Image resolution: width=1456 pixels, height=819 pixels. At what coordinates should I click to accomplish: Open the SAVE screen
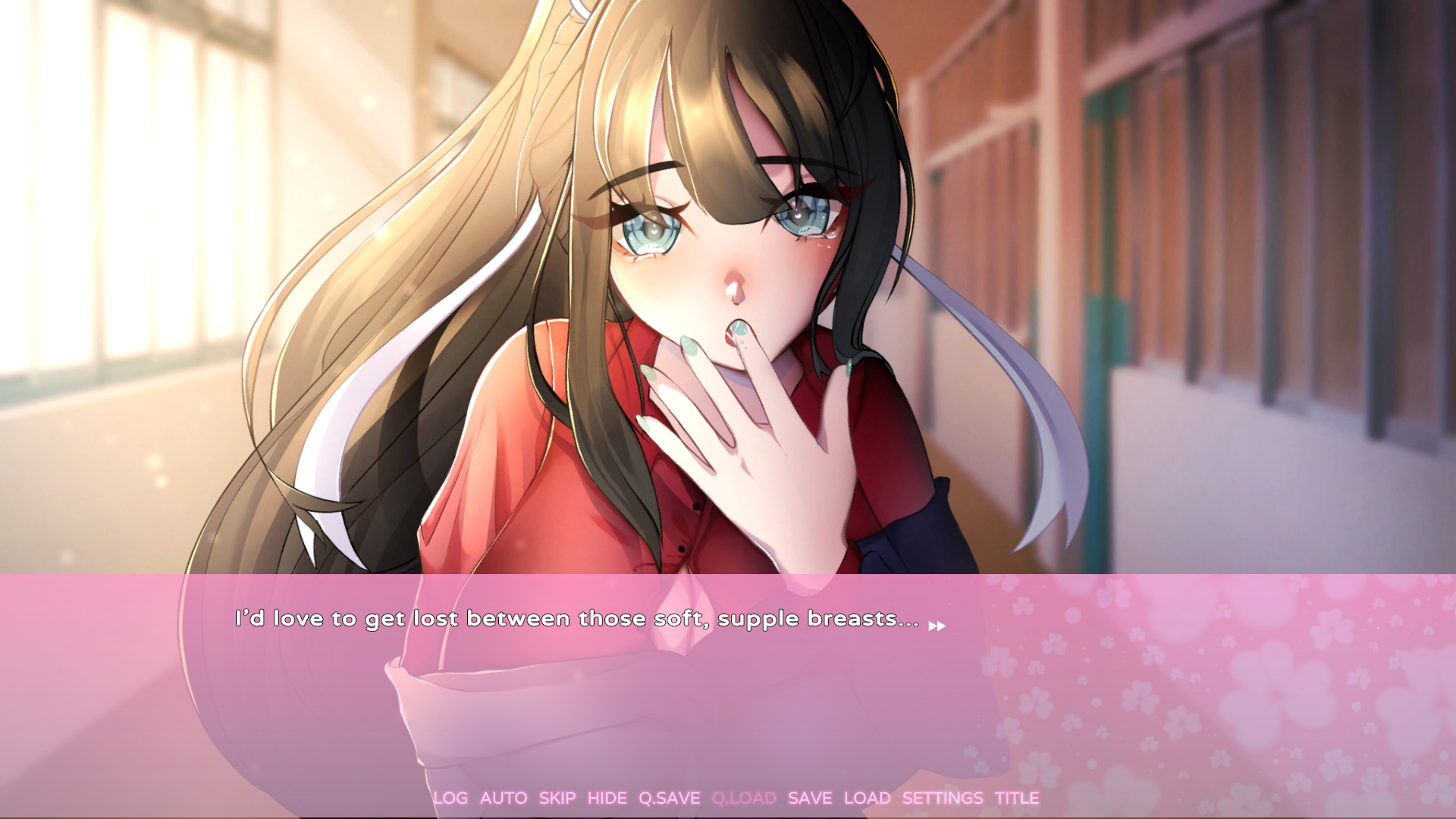coord(810,798)
